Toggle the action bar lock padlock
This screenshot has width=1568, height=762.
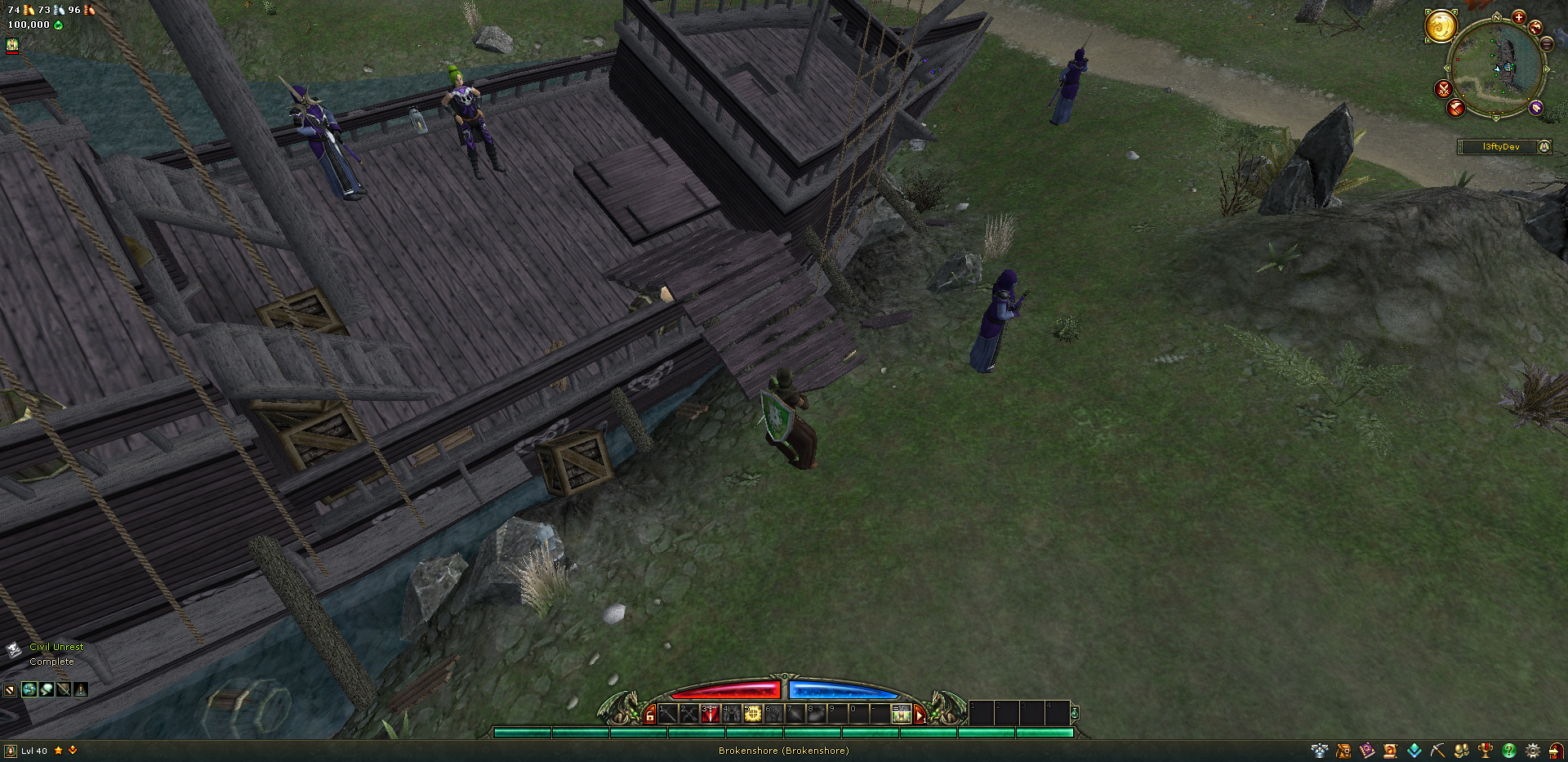(652, 714)
